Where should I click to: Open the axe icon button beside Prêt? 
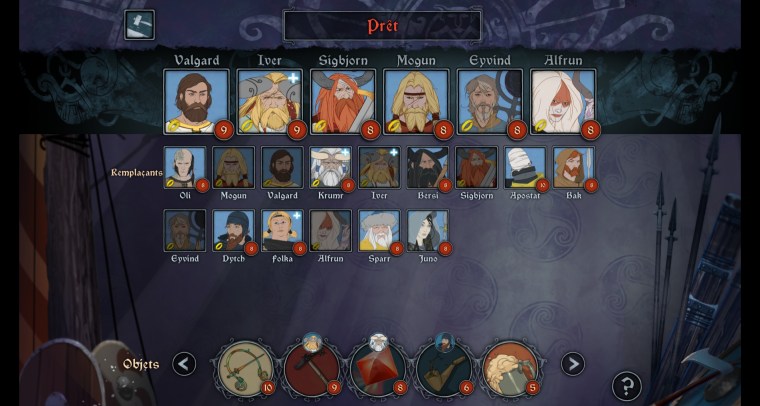139,24
